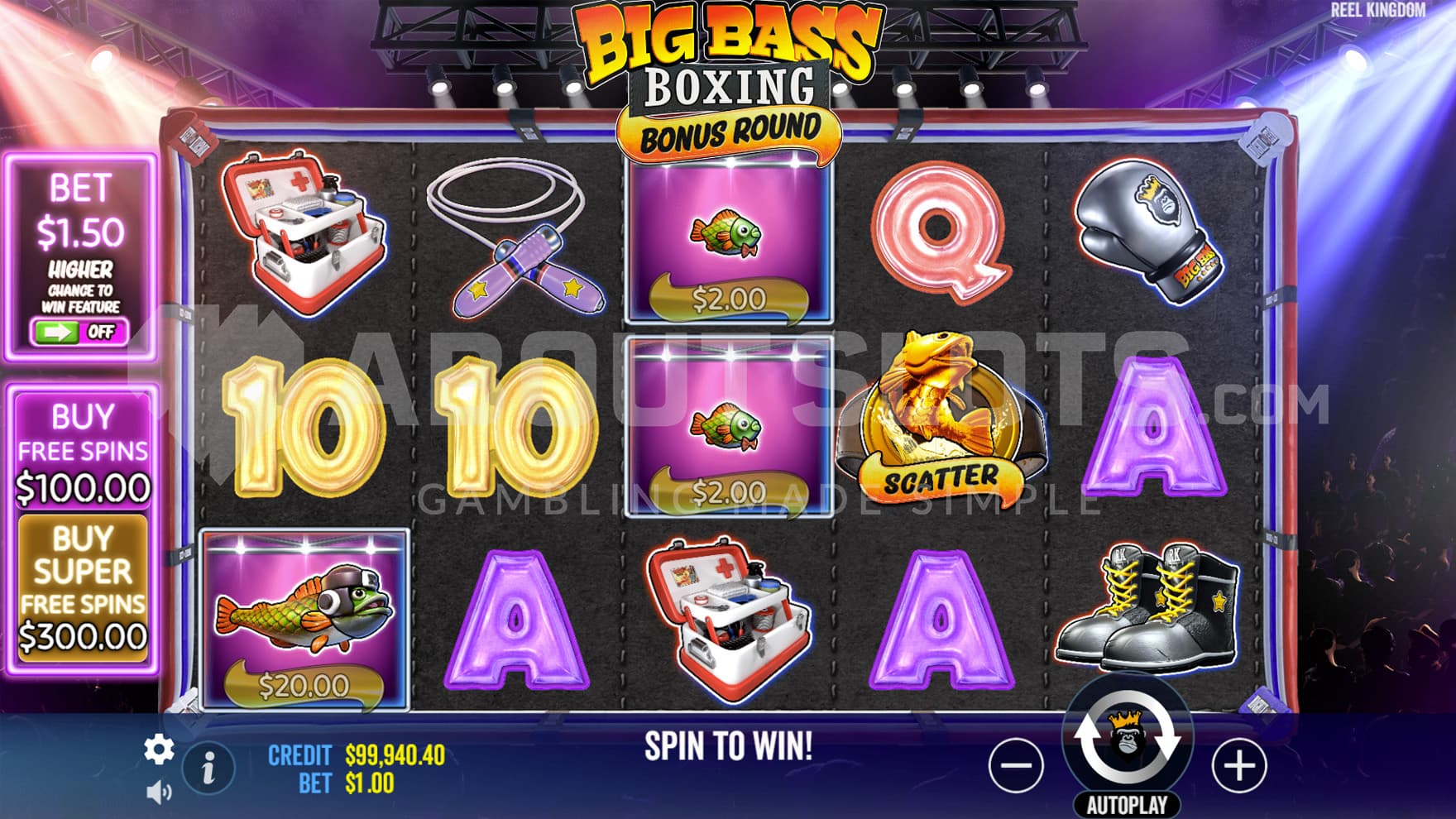Mute sound with the speaker icon

point(159,793)
